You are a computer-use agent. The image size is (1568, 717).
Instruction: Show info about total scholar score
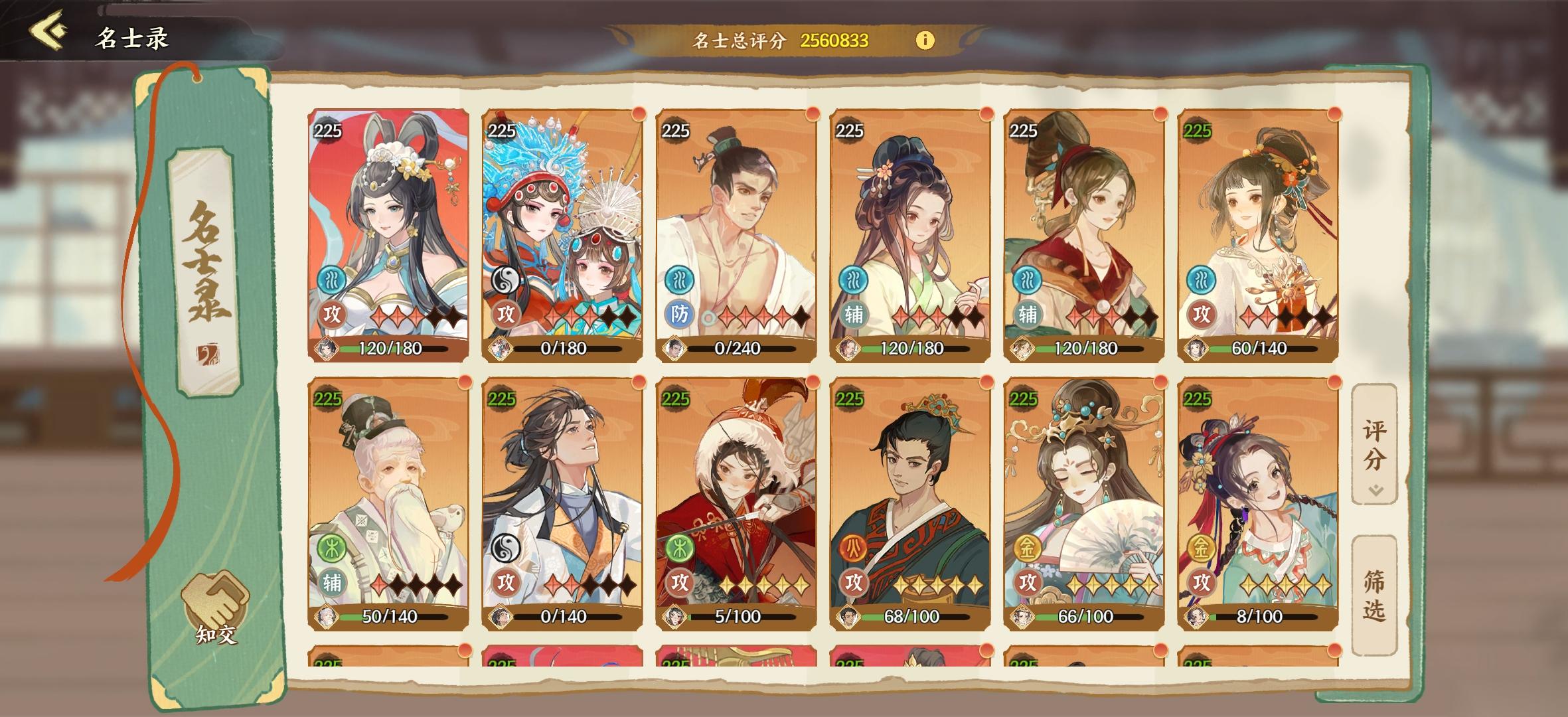coord(924,40)
